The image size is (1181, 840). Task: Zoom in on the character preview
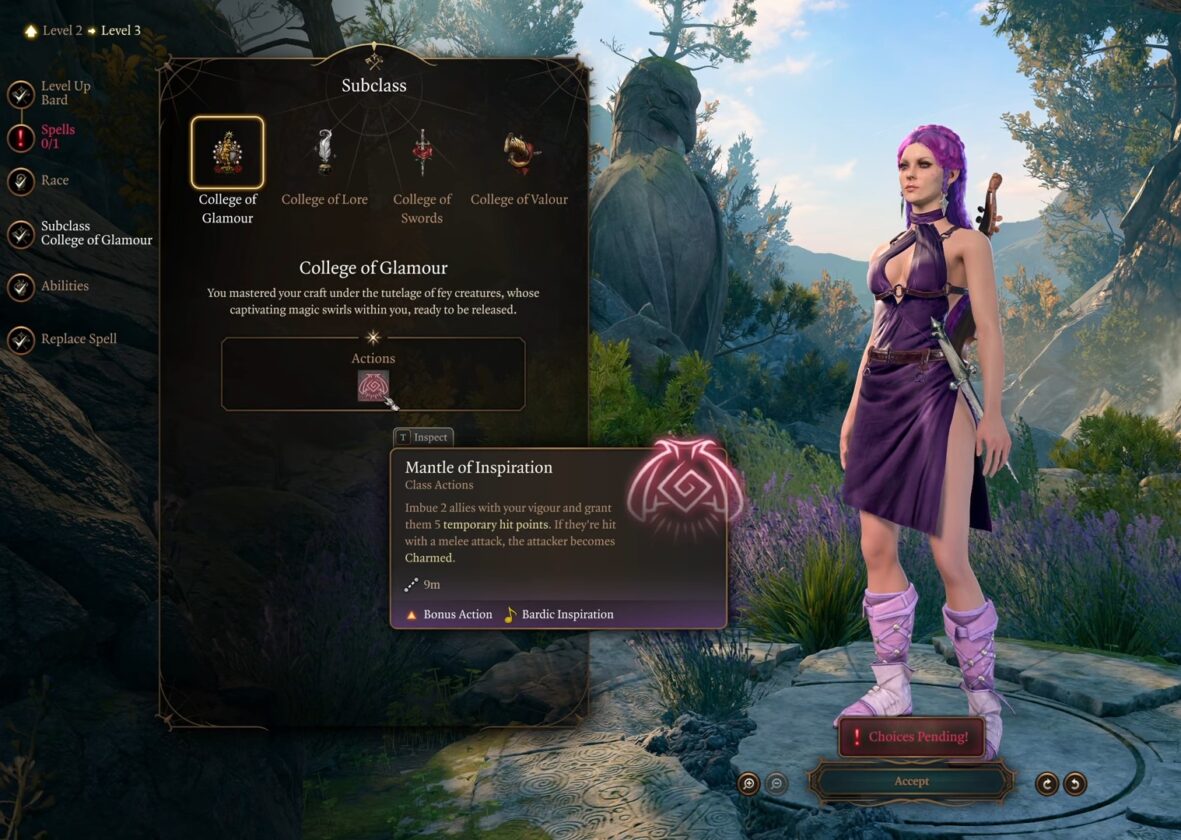[749, 783]
